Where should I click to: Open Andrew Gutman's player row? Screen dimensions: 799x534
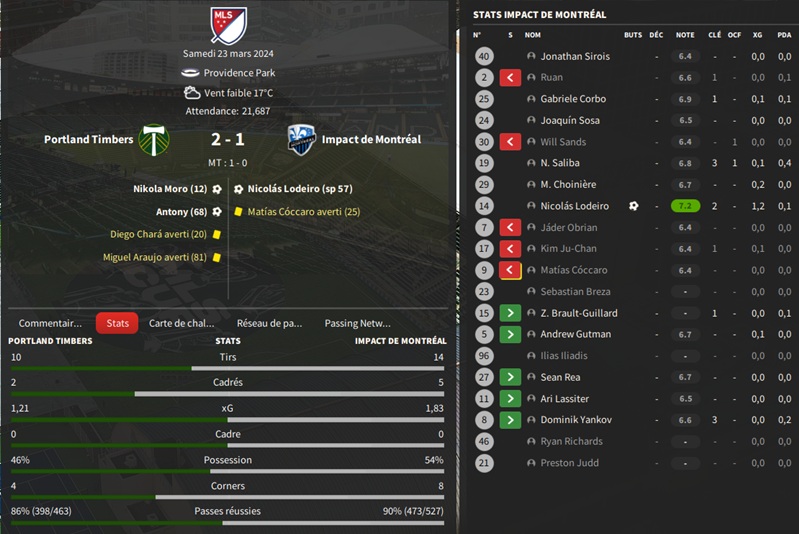575,334
